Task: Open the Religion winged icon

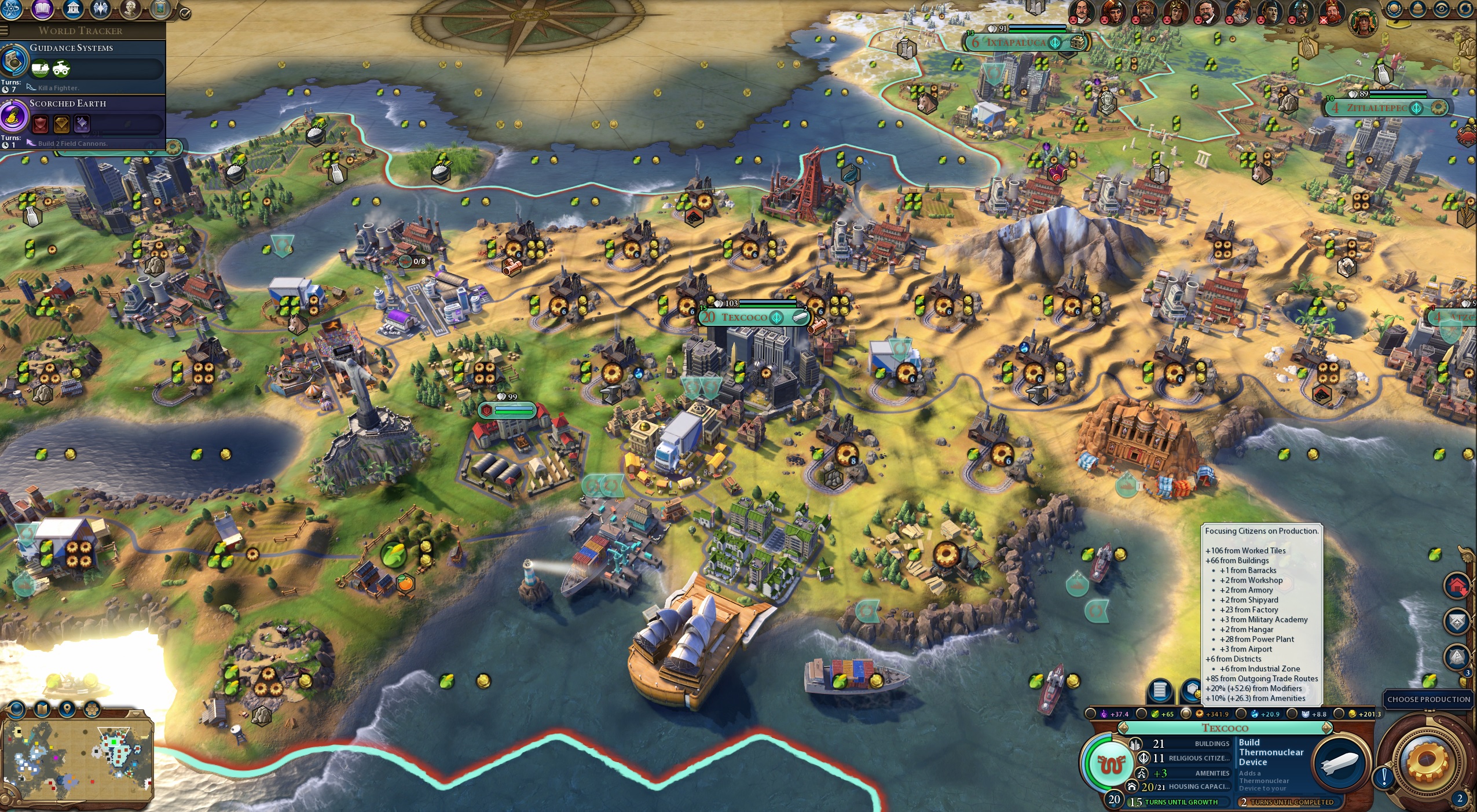Action: pyautogui.click(x=101, y=8)
